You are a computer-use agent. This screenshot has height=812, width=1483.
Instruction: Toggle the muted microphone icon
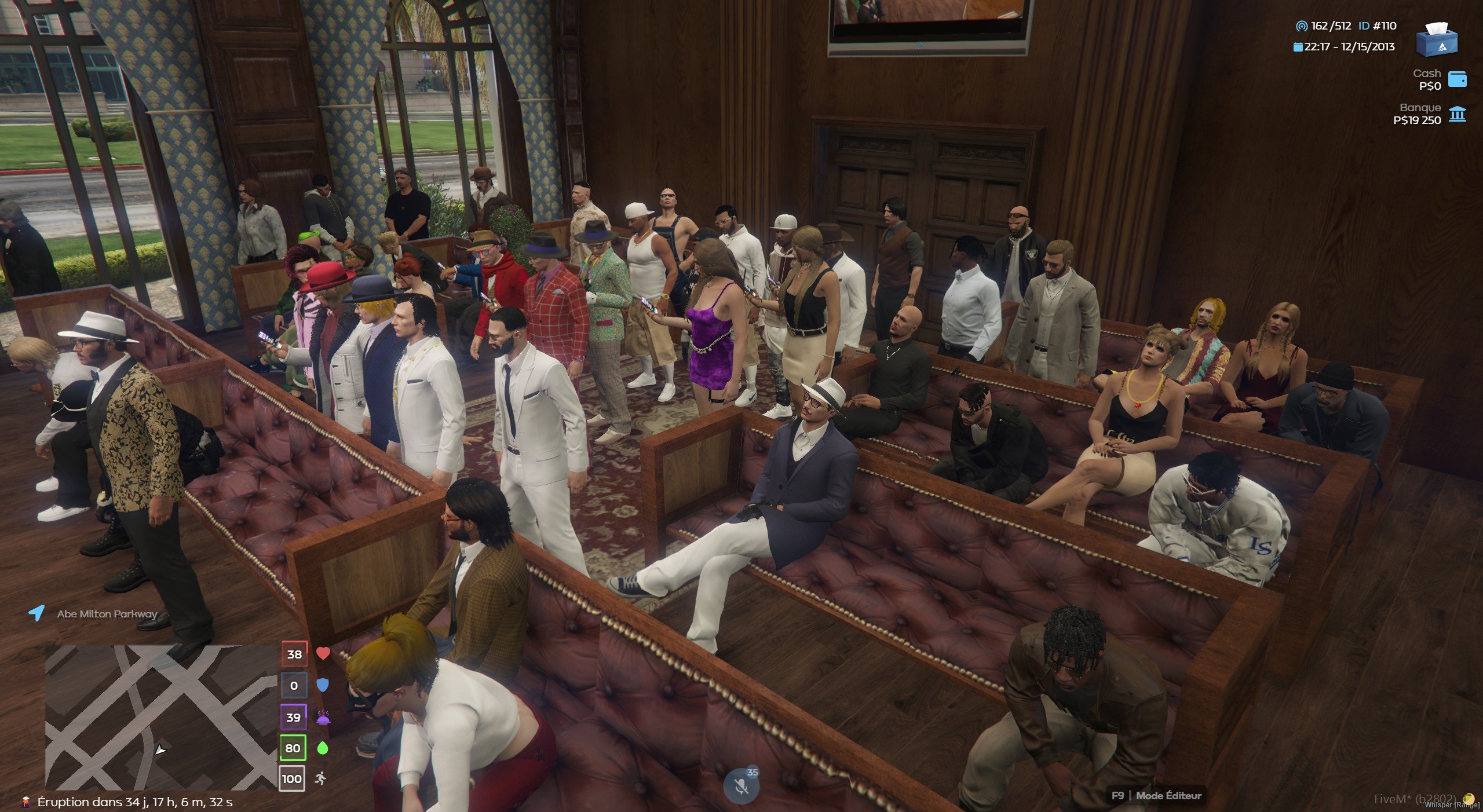point(740,787)
